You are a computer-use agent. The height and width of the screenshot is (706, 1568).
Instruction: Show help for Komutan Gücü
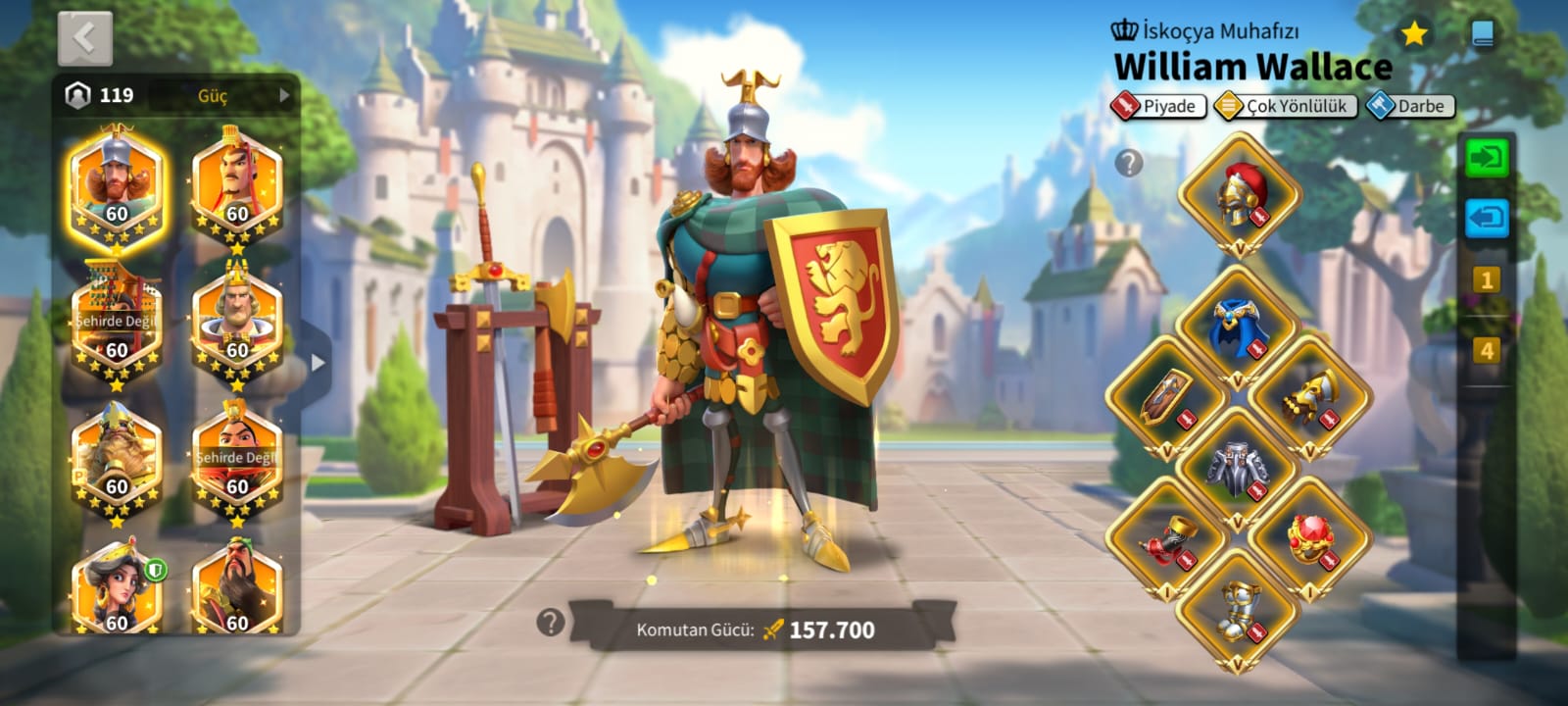(551, 622)
